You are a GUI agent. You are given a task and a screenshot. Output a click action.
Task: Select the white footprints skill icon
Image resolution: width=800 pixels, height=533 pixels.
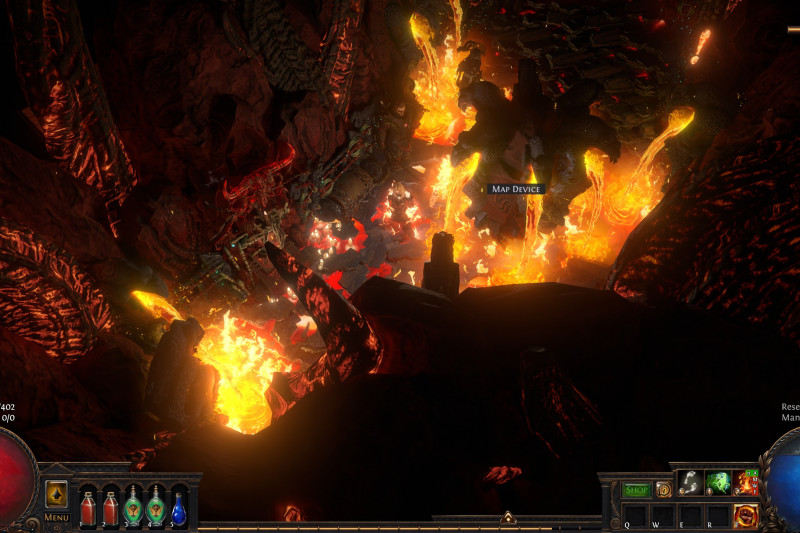[690, 483]
